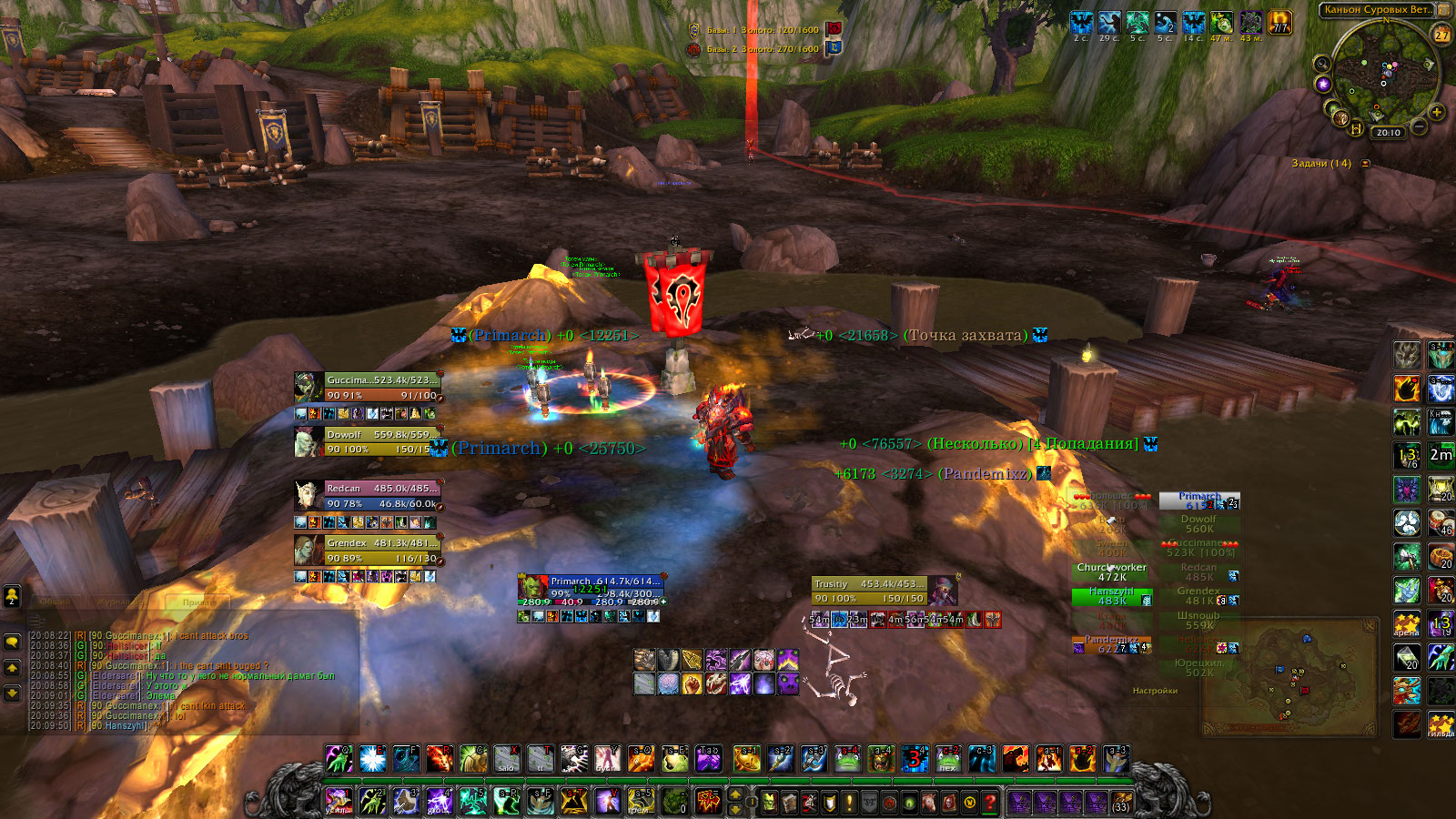Click the gold-framed 7/7 totem buff icon
1456x819 pixels.
[x=1280, y=23]
